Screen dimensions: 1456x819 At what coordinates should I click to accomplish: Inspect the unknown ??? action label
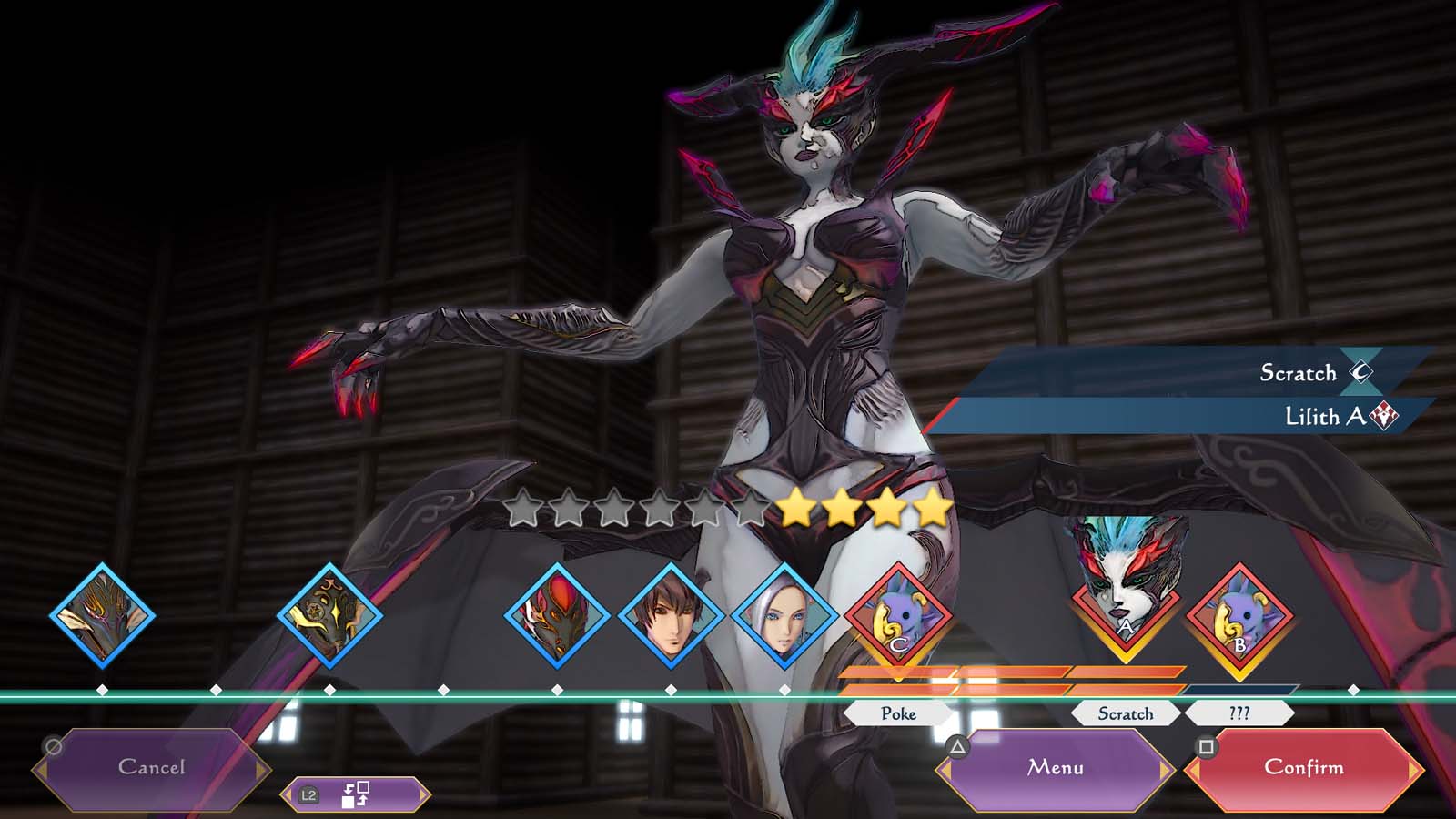coord(1239,713)
